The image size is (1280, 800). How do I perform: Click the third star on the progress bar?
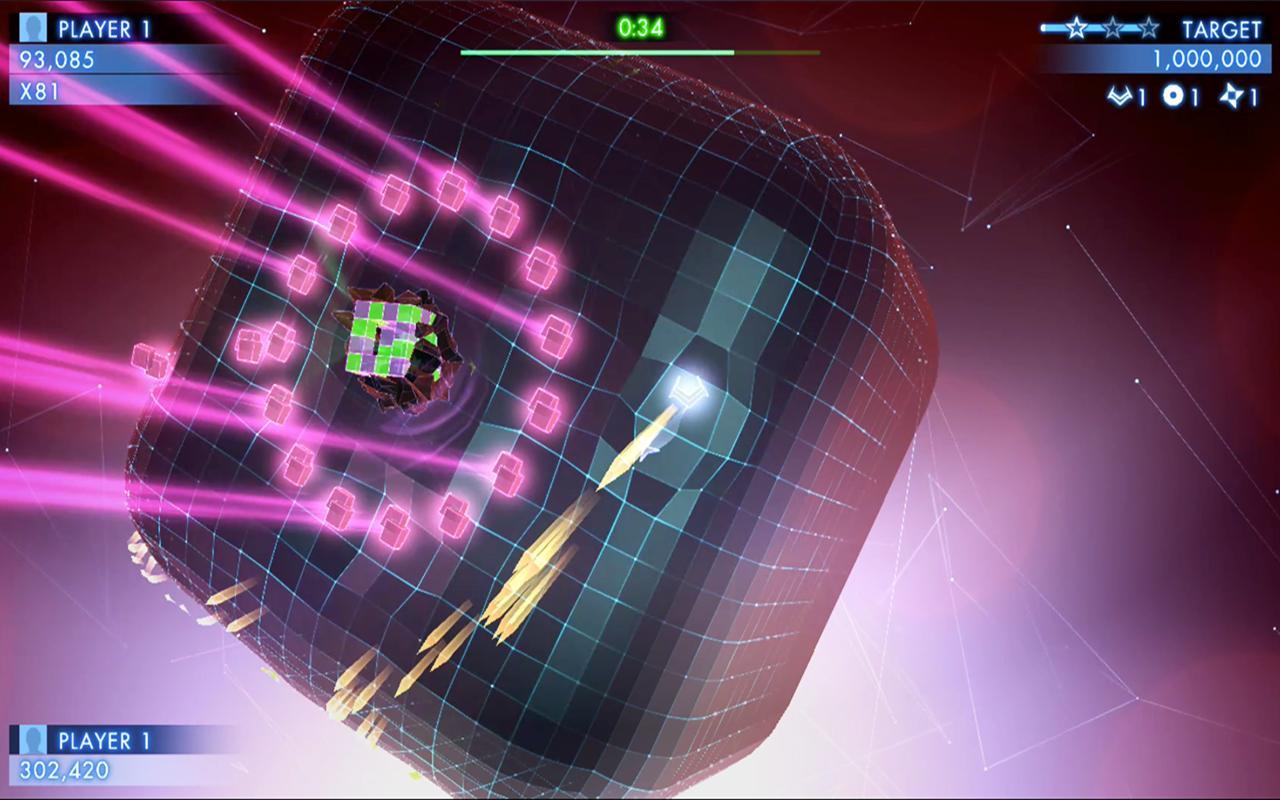(1149, 29)
